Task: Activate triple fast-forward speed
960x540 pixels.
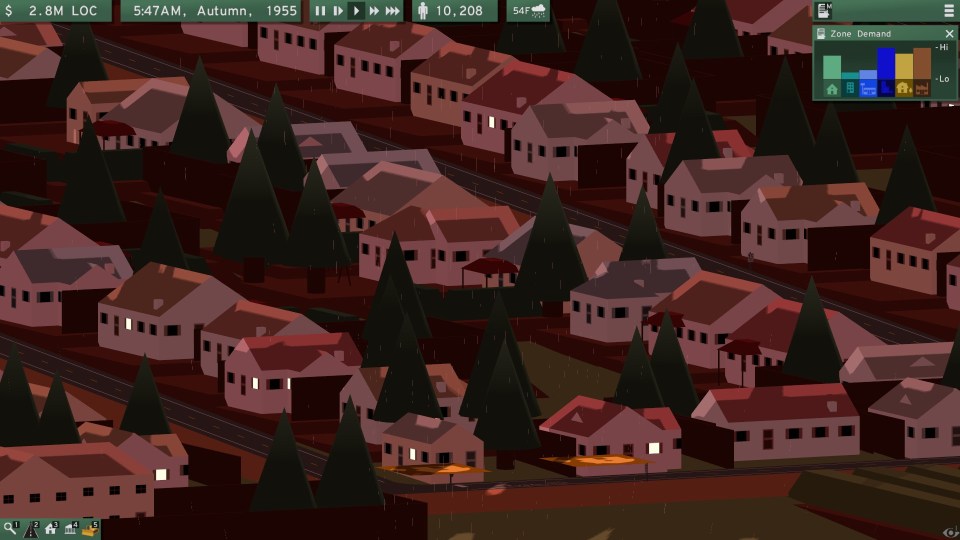Action: (x=394, y=11)
